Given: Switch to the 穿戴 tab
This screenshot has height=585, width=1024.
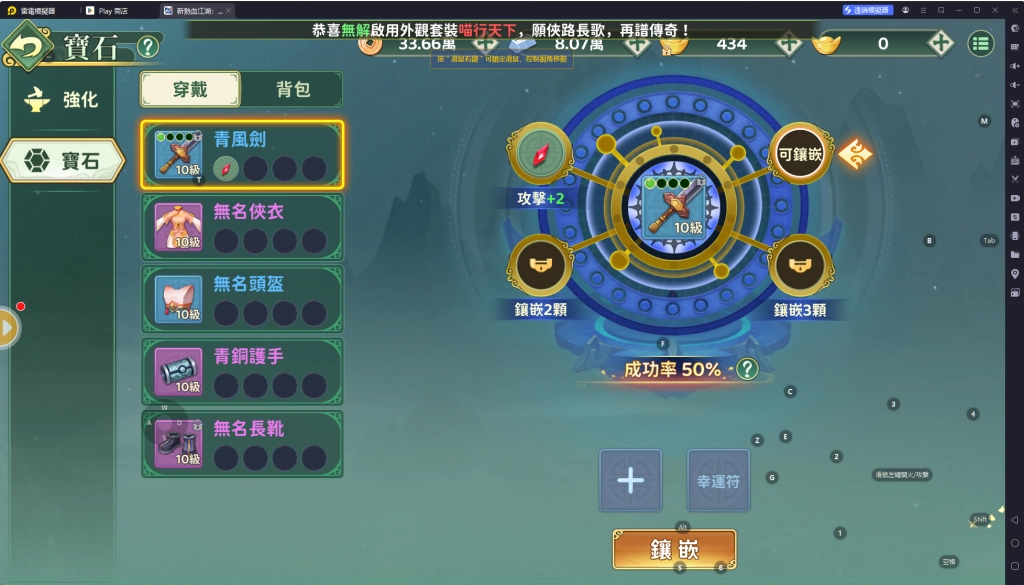Looking at the screenshot, I should click(190, 89).
